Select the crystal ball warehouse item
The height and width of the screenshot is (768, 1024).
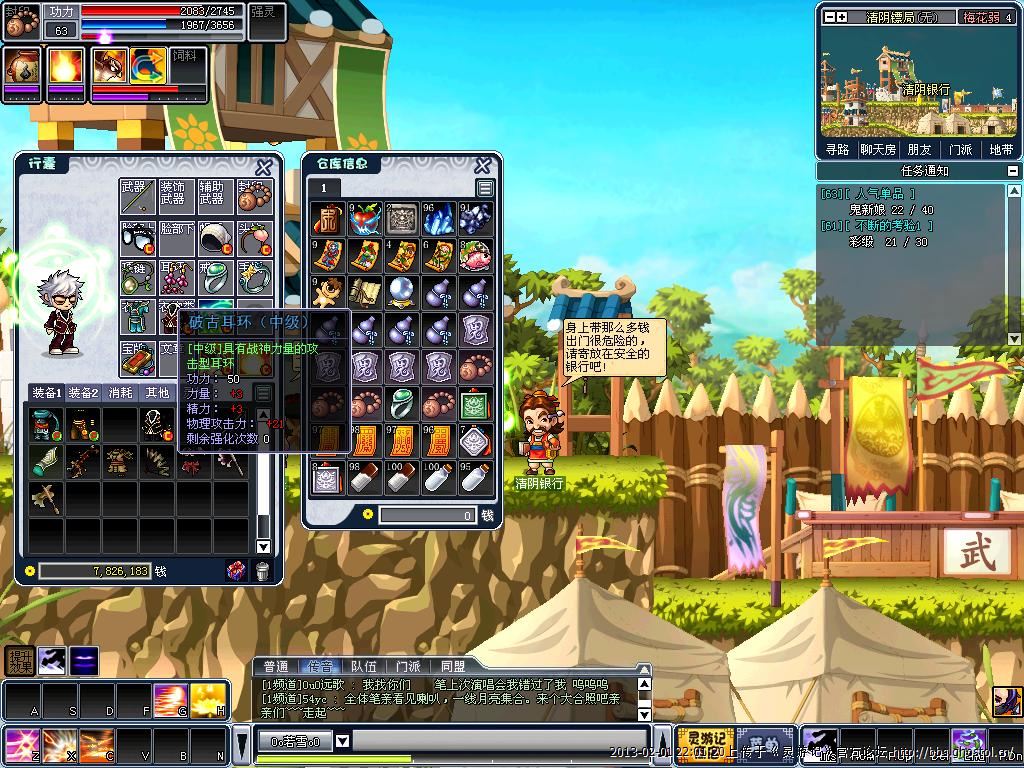401,292
